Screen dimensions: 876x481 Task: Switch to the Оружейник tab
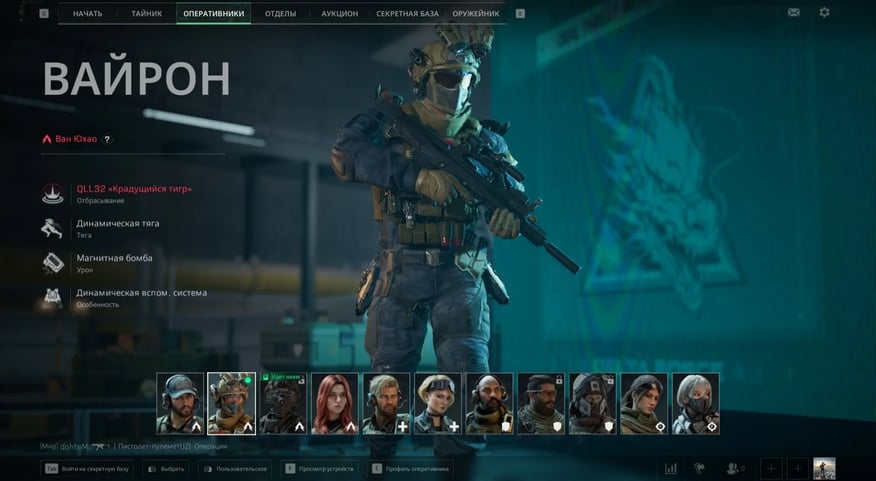[x=477, y=13]
